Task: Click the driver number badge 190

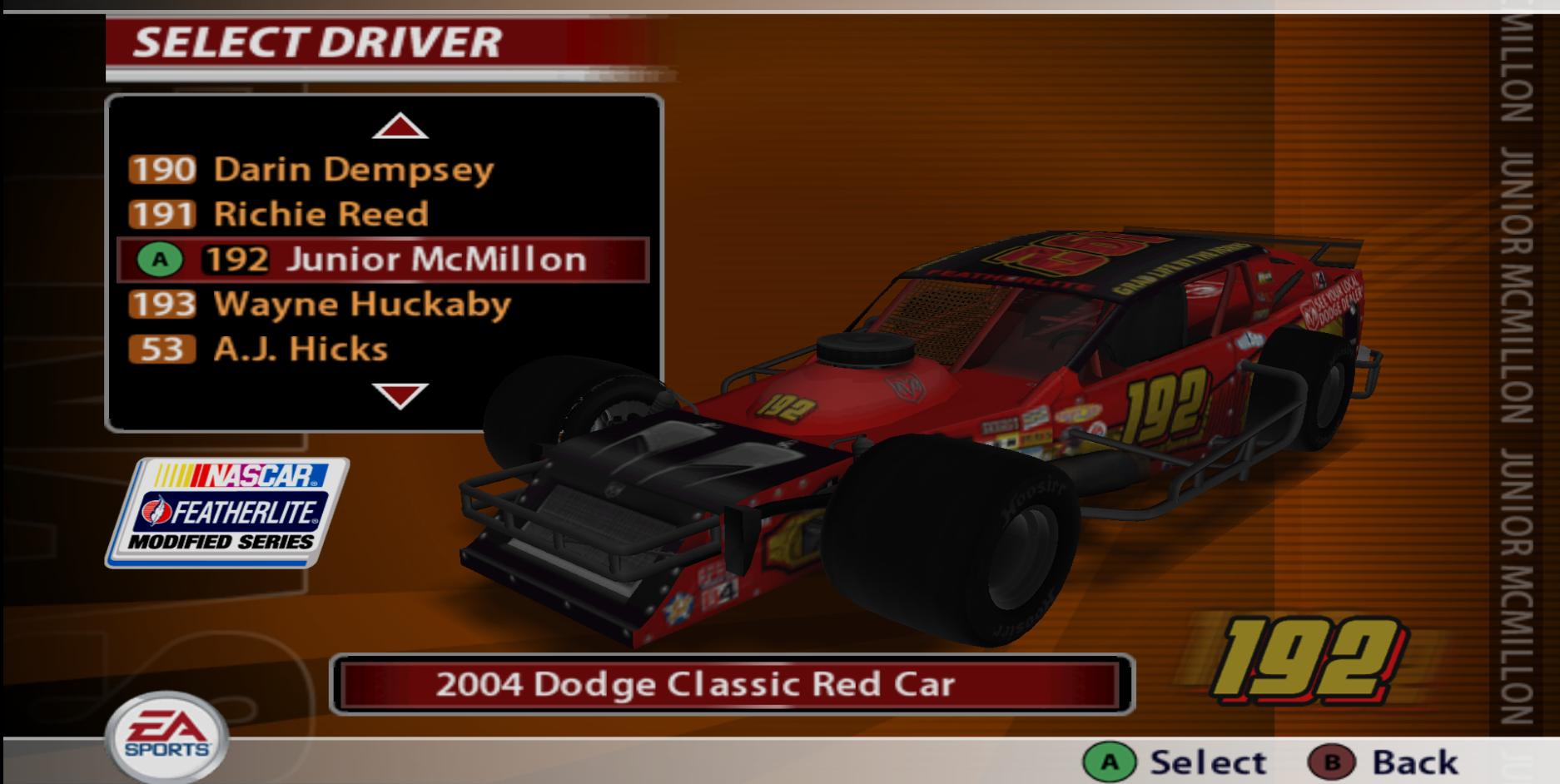Action: point(161,168)
